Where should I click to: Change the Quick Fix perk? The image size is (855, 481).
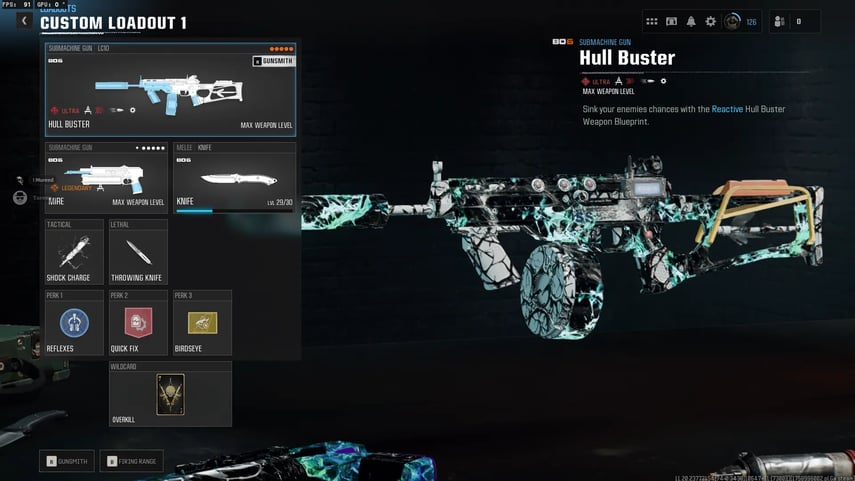(x=138, y=323)
